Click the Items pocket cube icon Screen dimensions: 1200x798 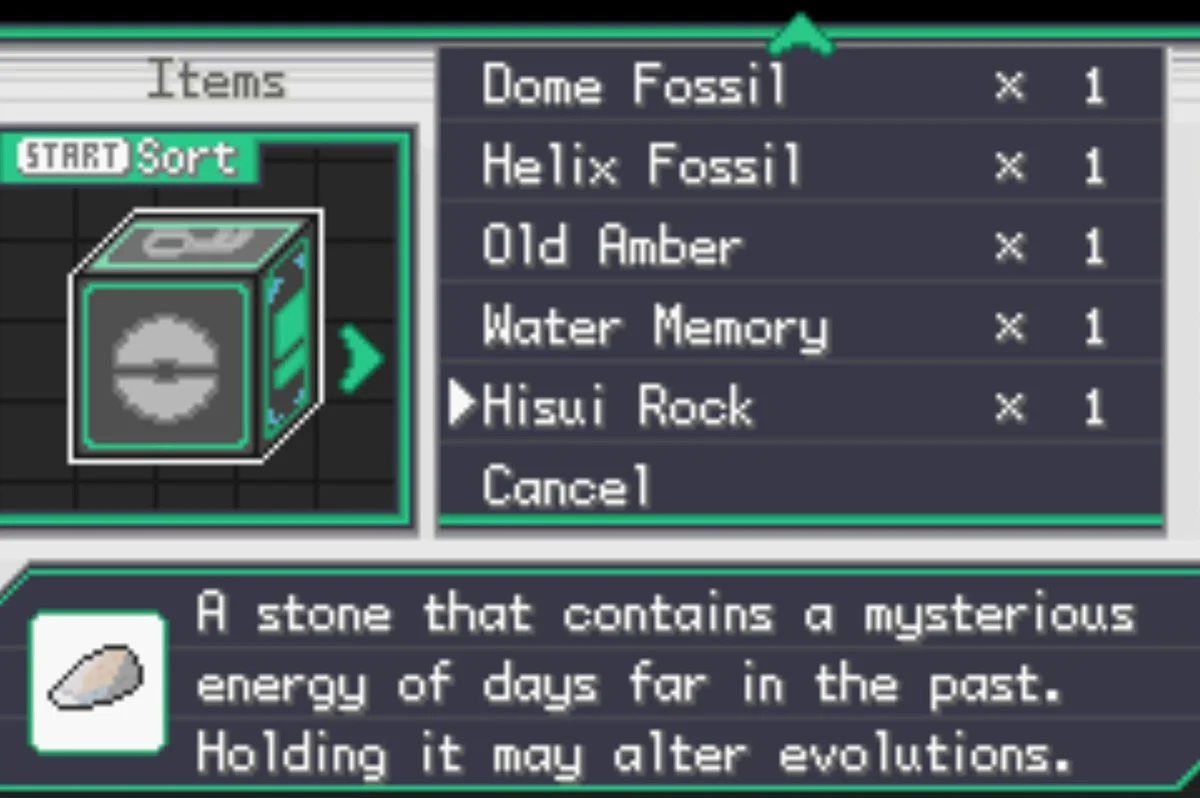195,337
